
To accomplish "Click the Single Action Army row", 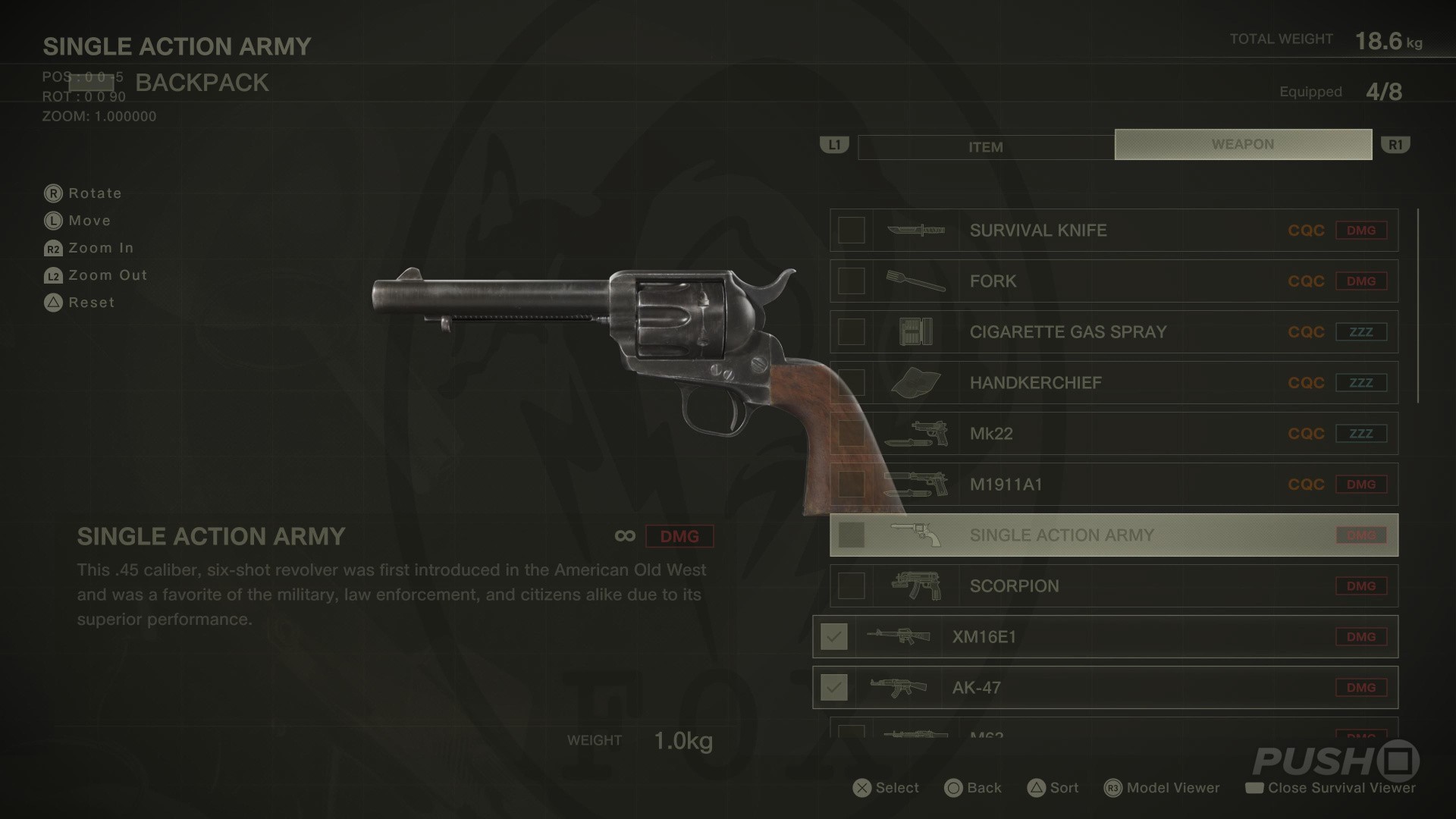I will pos(1113,535).
